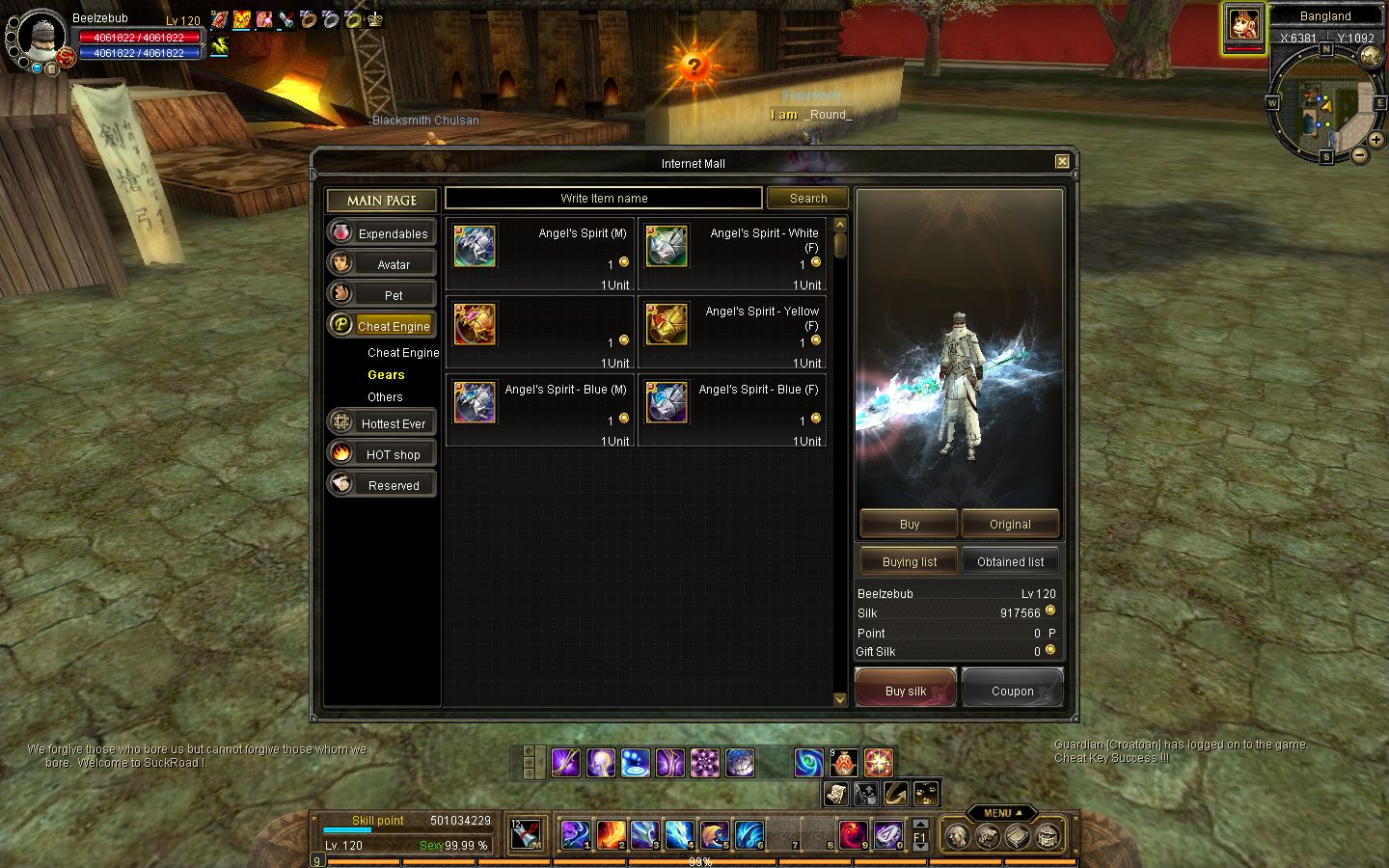Select the Others subcategory

pyautogui.click(x=385, y=397)
